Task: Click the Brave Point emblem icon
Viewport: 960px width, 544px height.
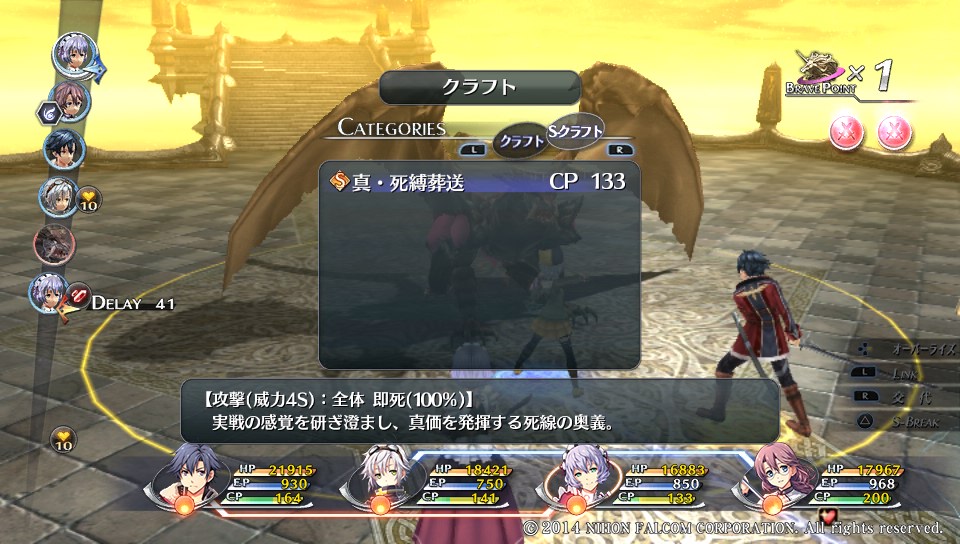Action: [x=820, y=71]
